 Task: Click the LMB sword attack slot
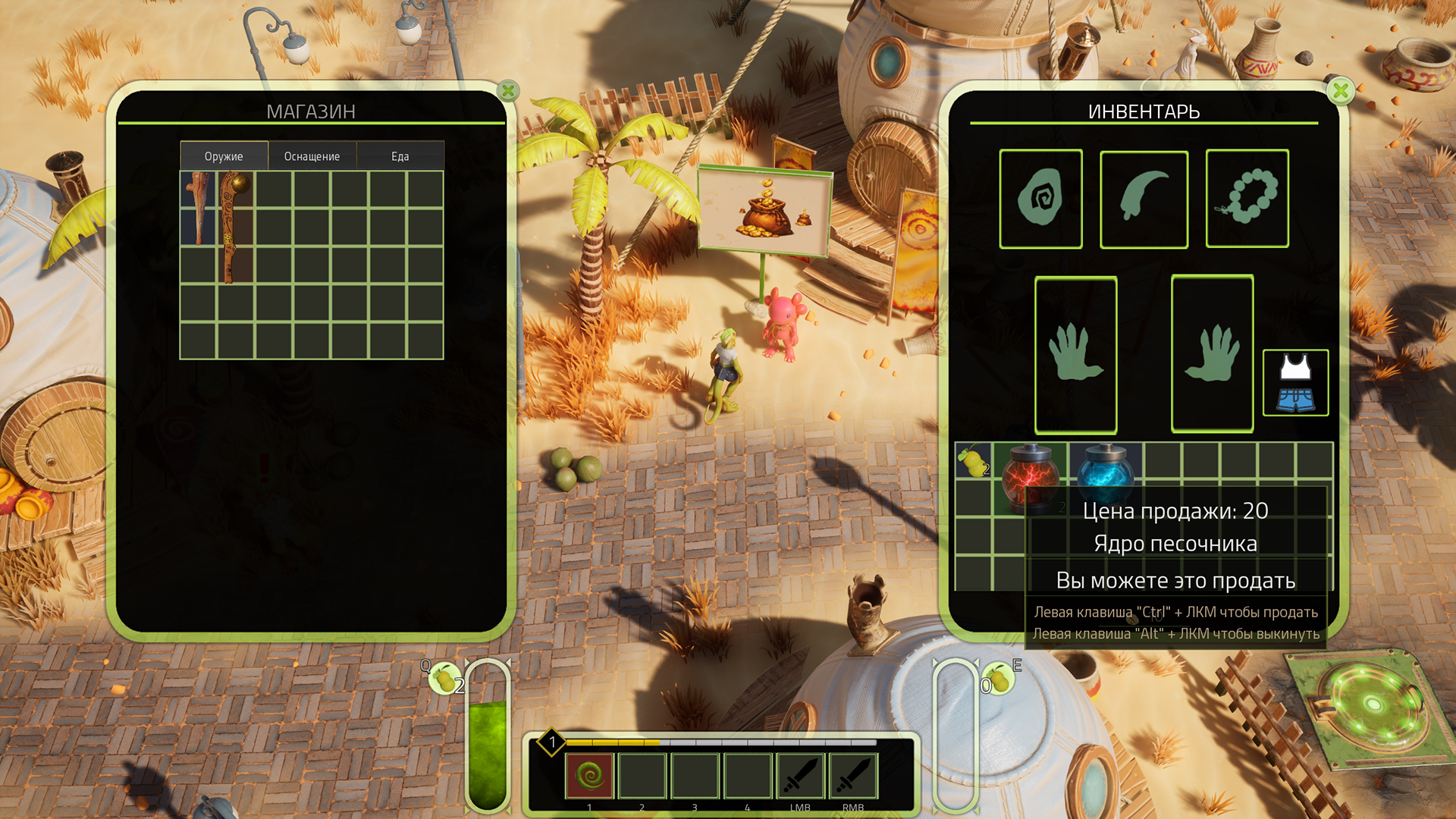point(800,776)
